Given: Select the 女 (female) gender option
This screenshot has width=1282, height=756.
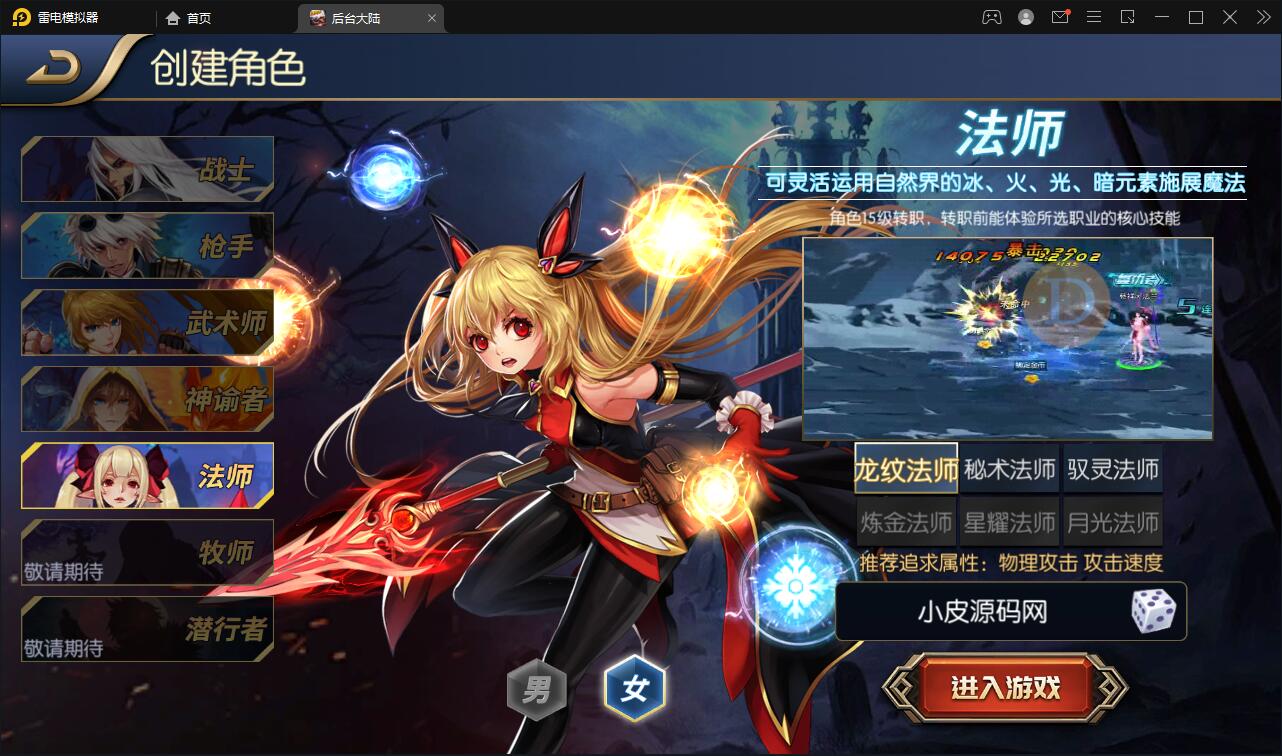Looking at the screenshot, I should click(637, 687).
